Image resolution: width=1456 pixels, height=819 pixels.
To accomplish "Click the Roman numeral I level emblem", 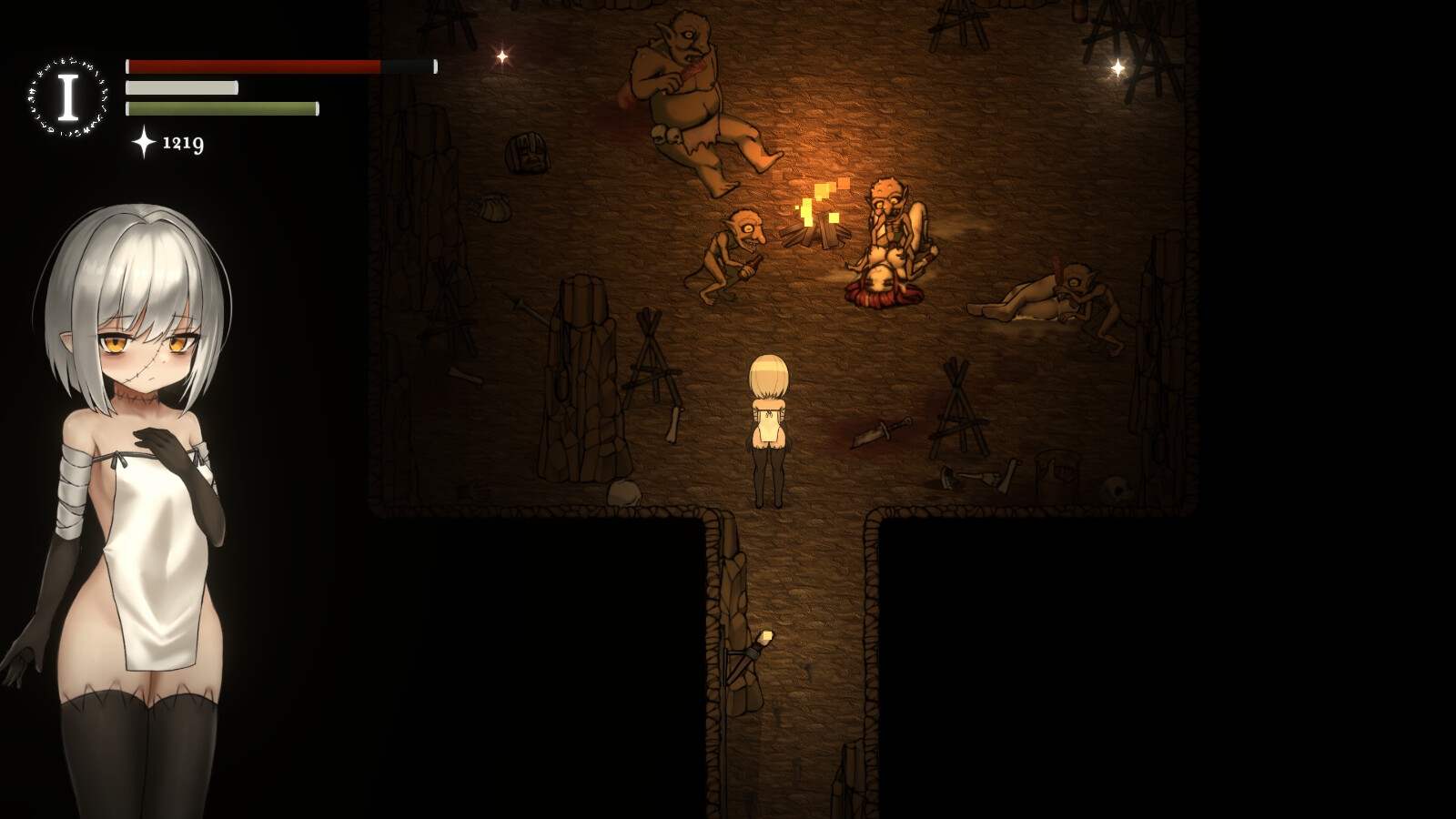I will coord(67,98).
